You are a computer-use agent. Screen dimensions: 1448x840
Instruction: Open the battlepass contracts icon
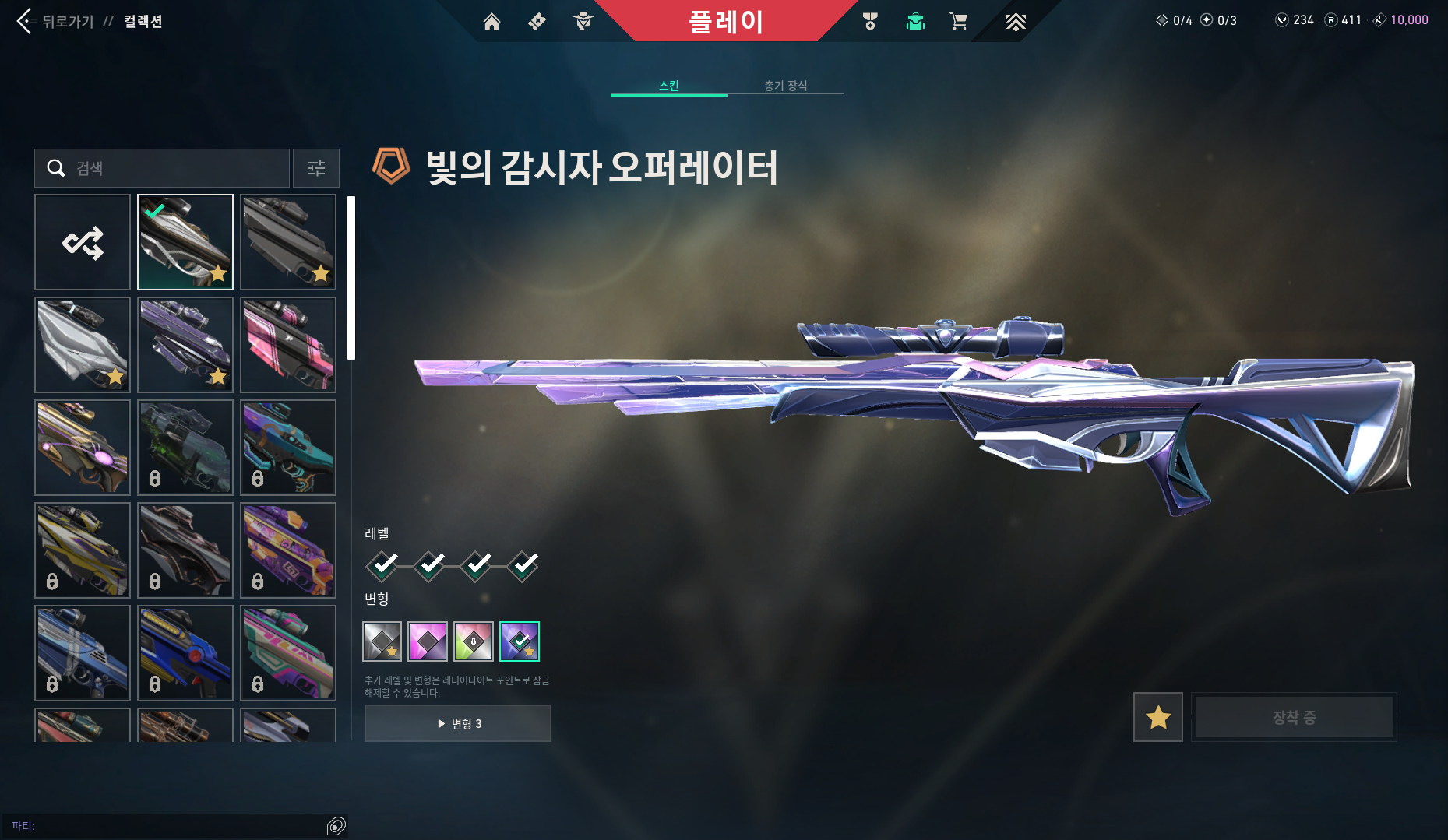[x=536, y=21]
